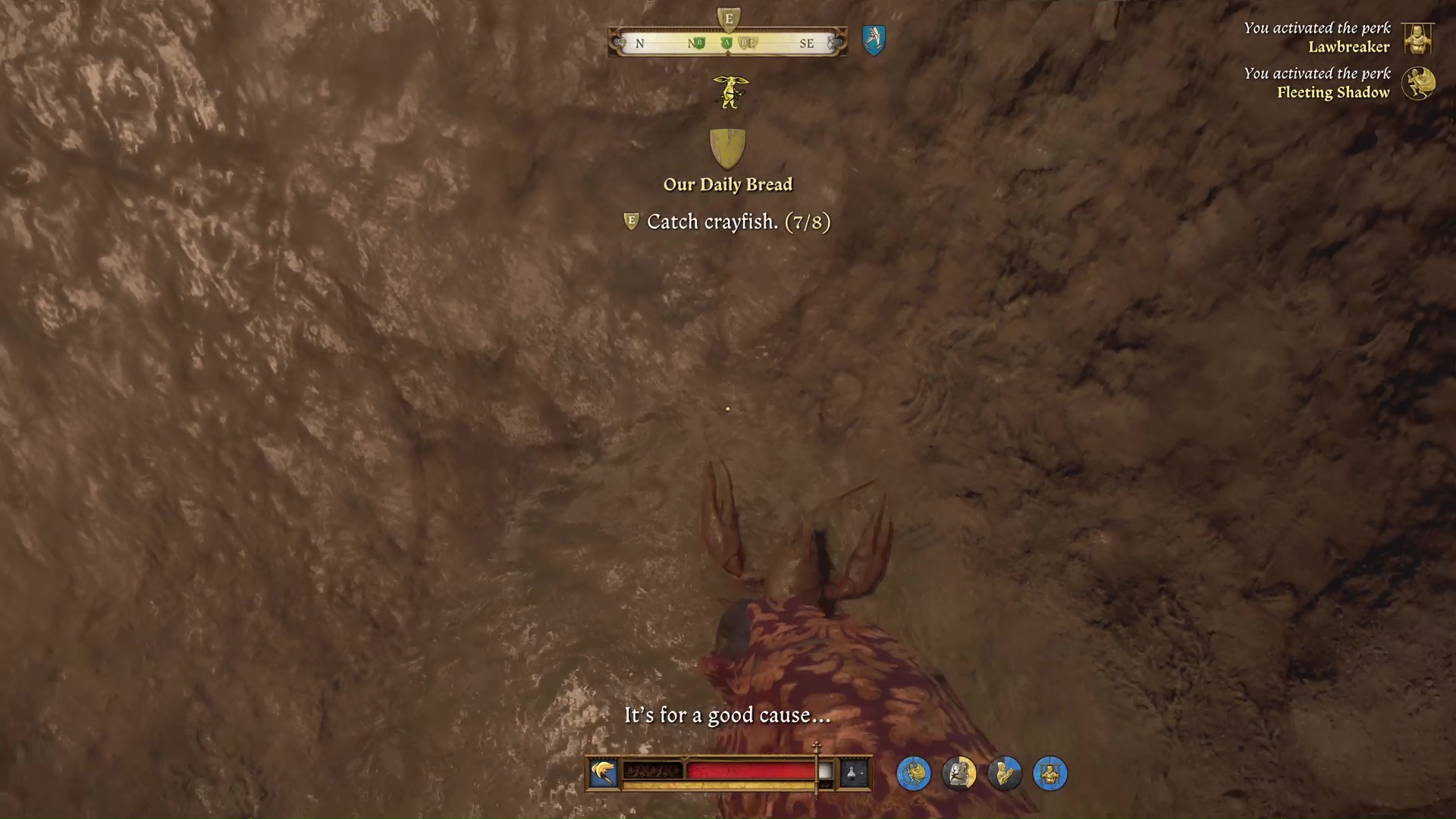Click the blue sneaking stealth indicator shield
1456x819 pixels.
[x=874, y=41]
